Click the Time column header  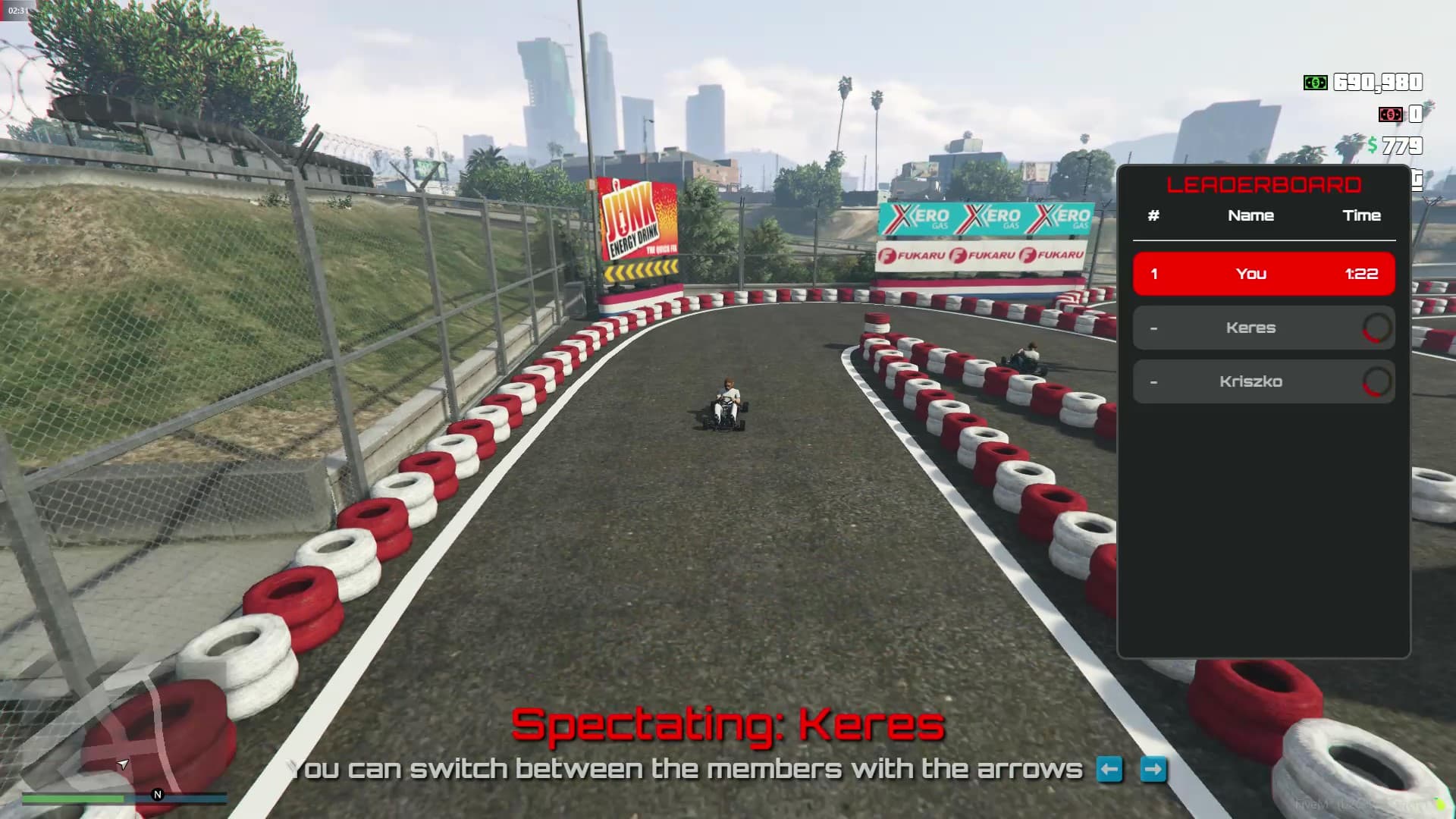(1363, 215)
